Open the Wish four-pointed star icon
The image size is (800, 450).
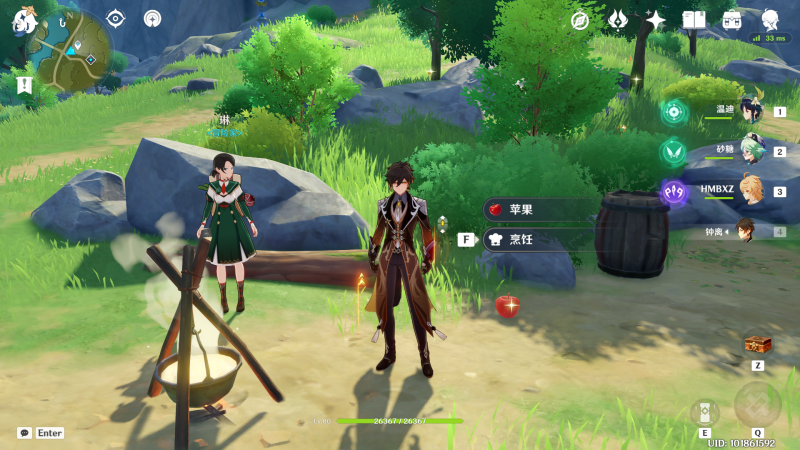tap(656, 20)
